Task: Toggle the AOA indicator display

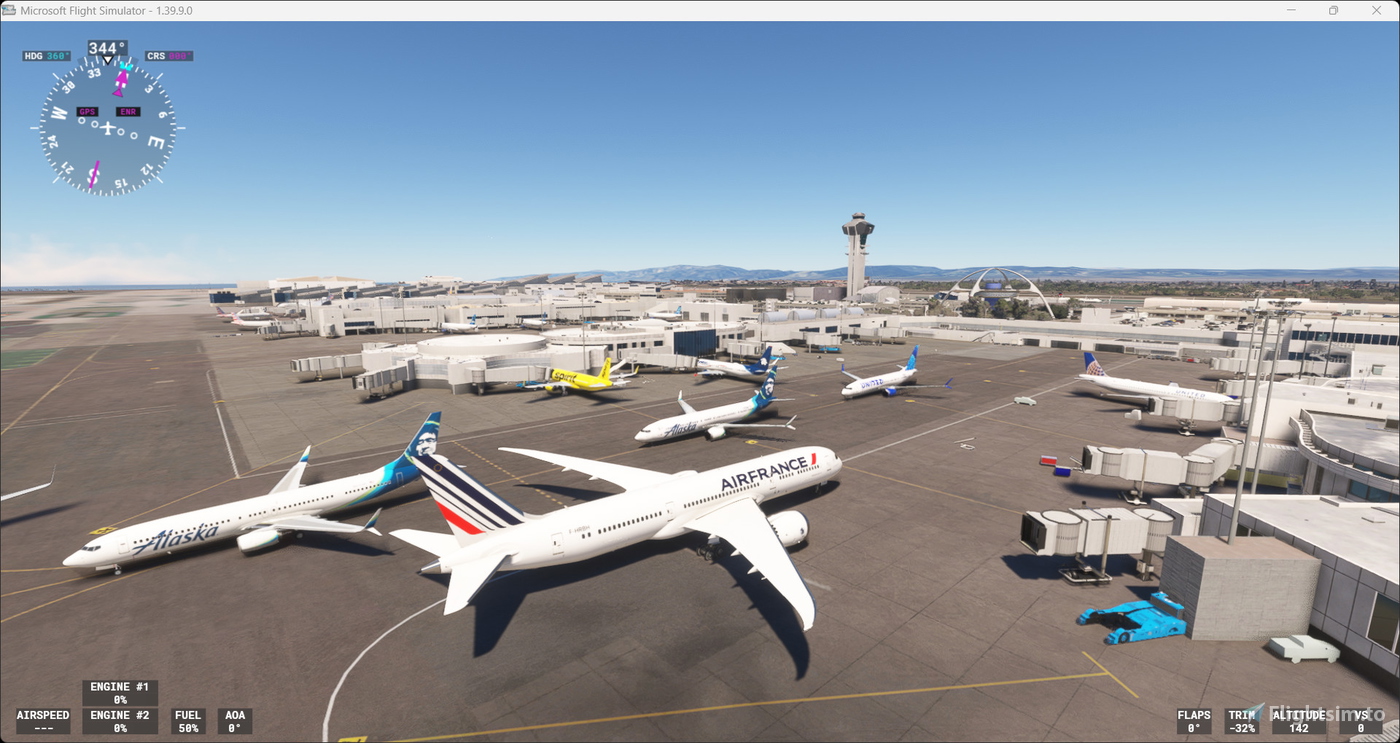Action: click(x=235, y=721)
